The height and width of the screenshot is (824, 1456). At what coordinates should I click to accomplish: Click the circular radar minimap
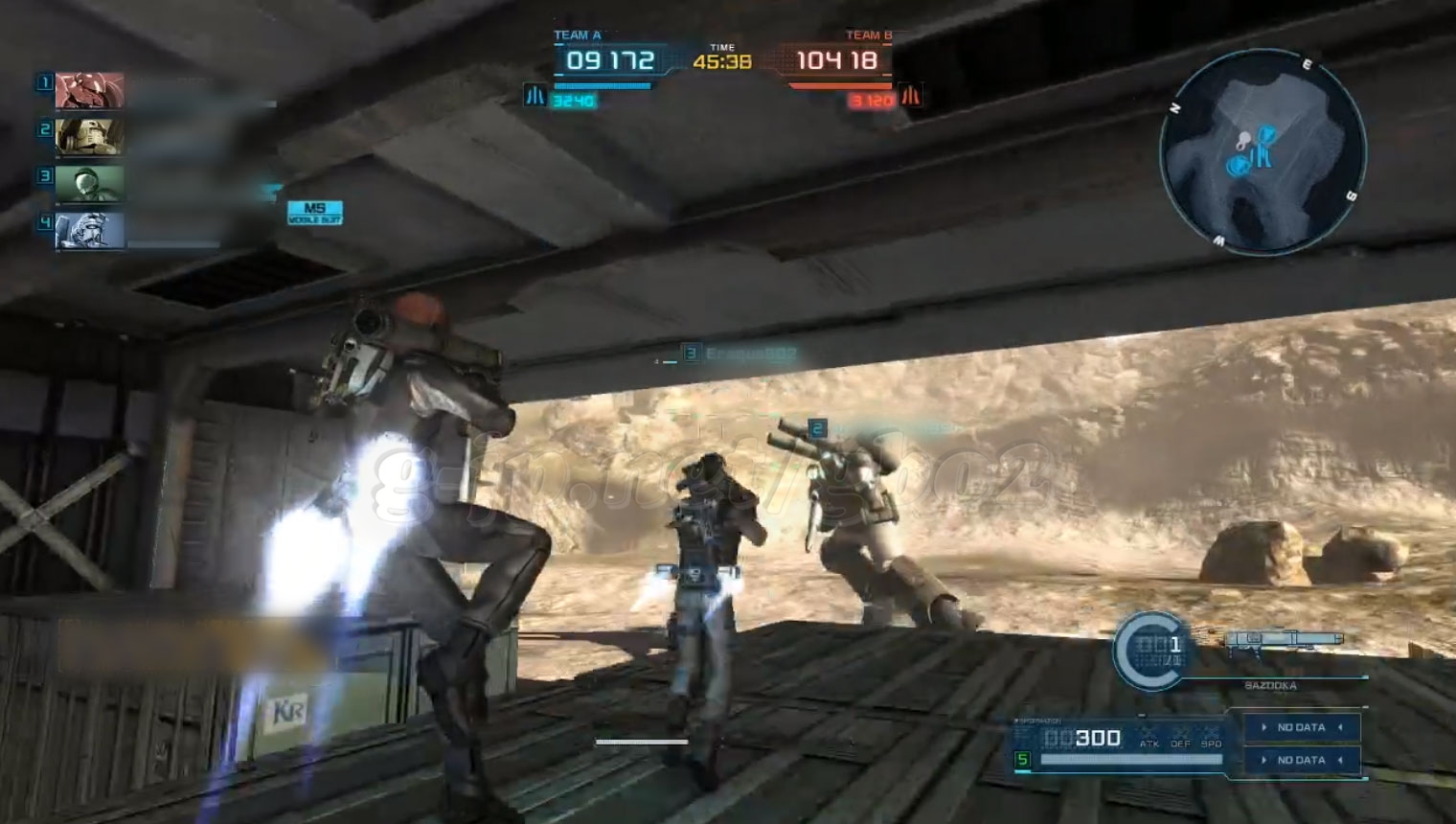[1263, 151]
